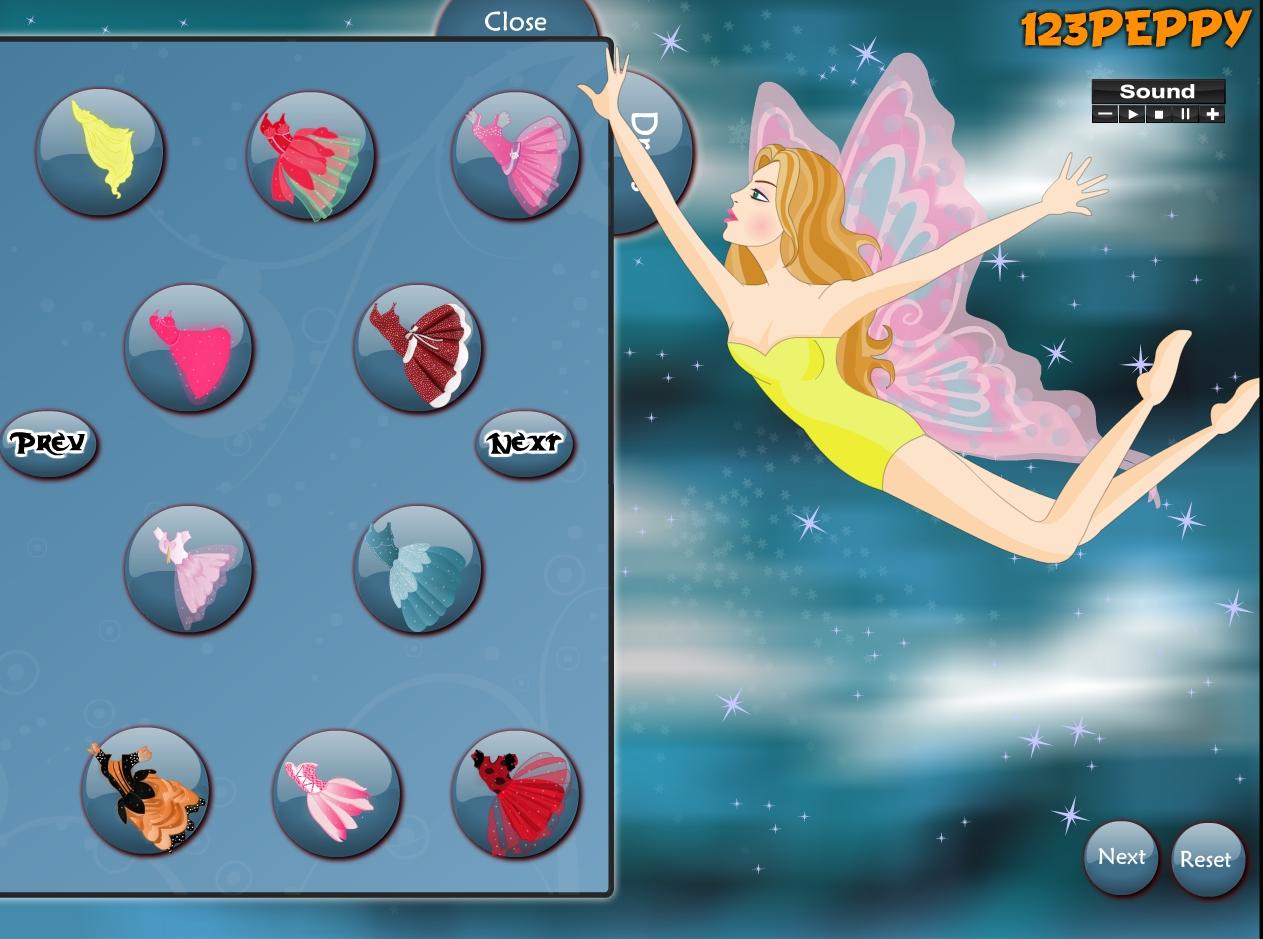Click the round Next button beside Reset
This screenshot has width=1263, height=939.
point(1121,857)
